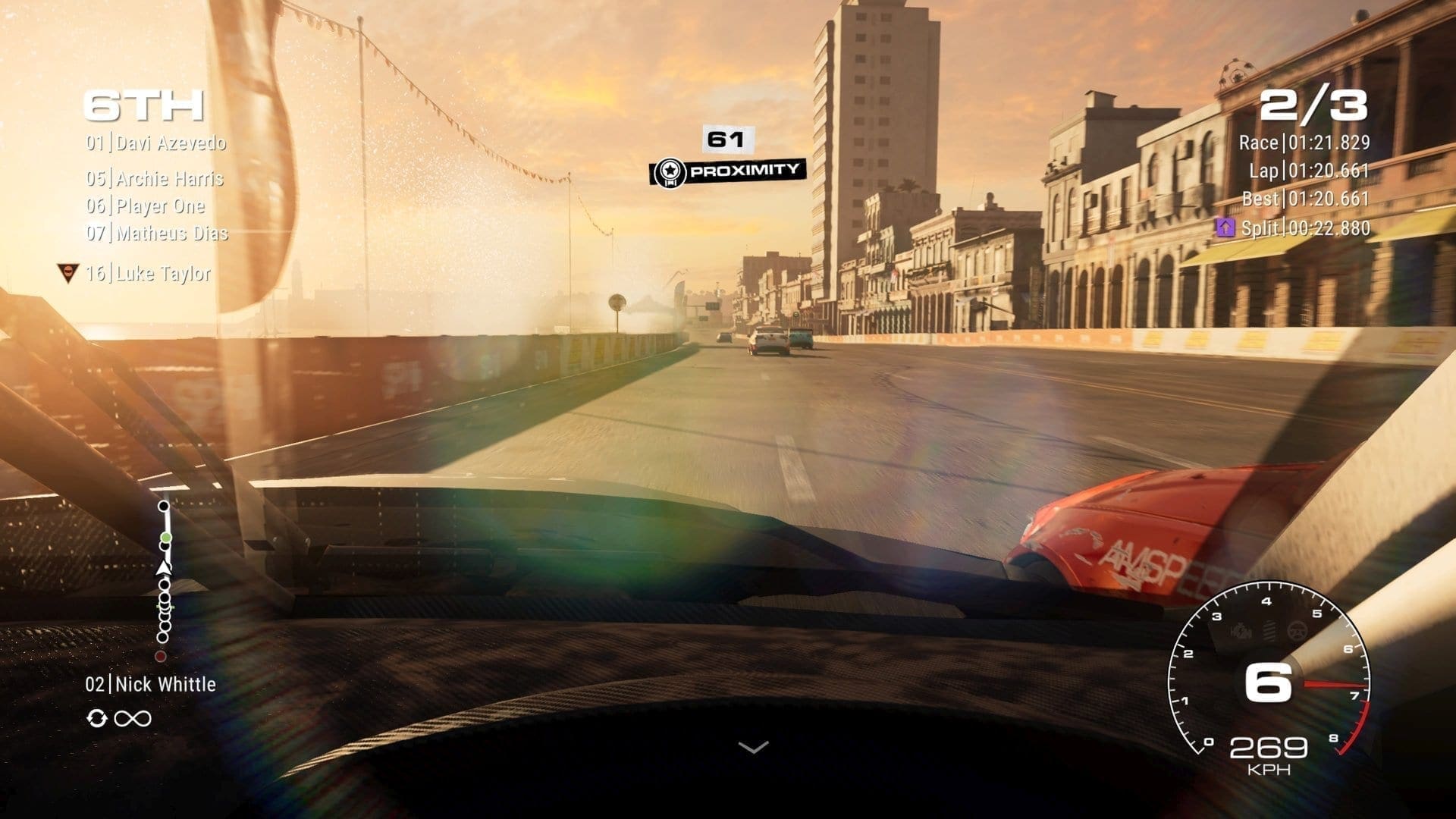1456x819 pixels.
Task: Click the nemesis marker beside Luke Taylor
Action: tap(68, 273)
